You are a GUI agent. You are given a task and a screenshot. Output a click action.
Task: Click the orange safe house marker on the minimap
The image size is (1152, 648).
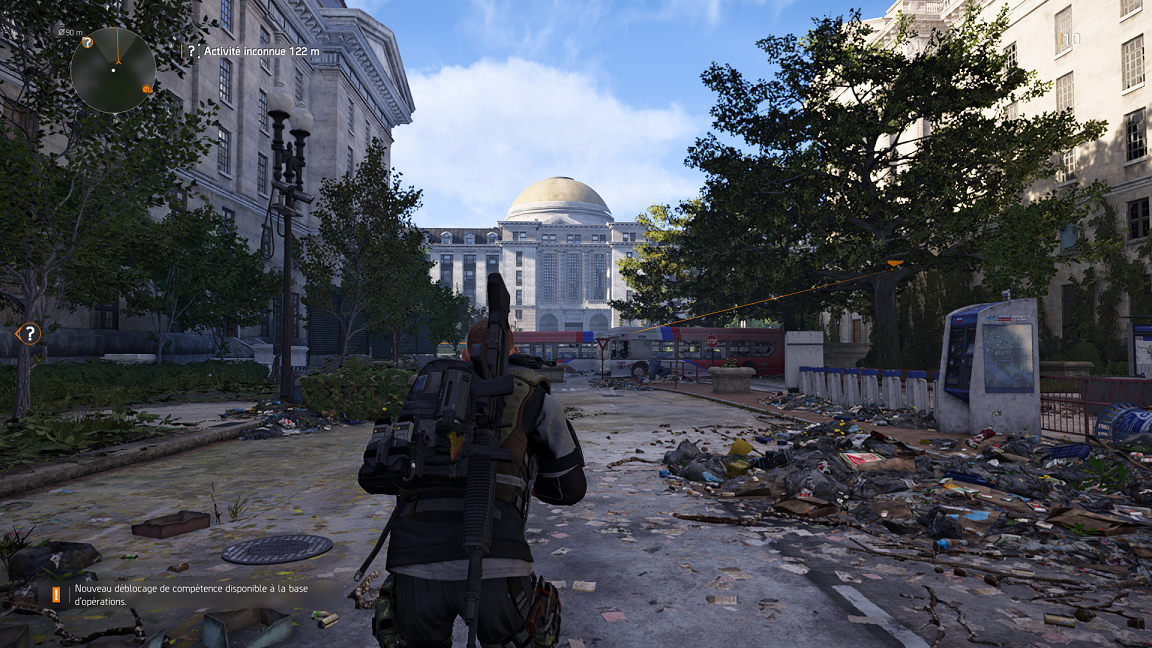(x=146, y=89)
